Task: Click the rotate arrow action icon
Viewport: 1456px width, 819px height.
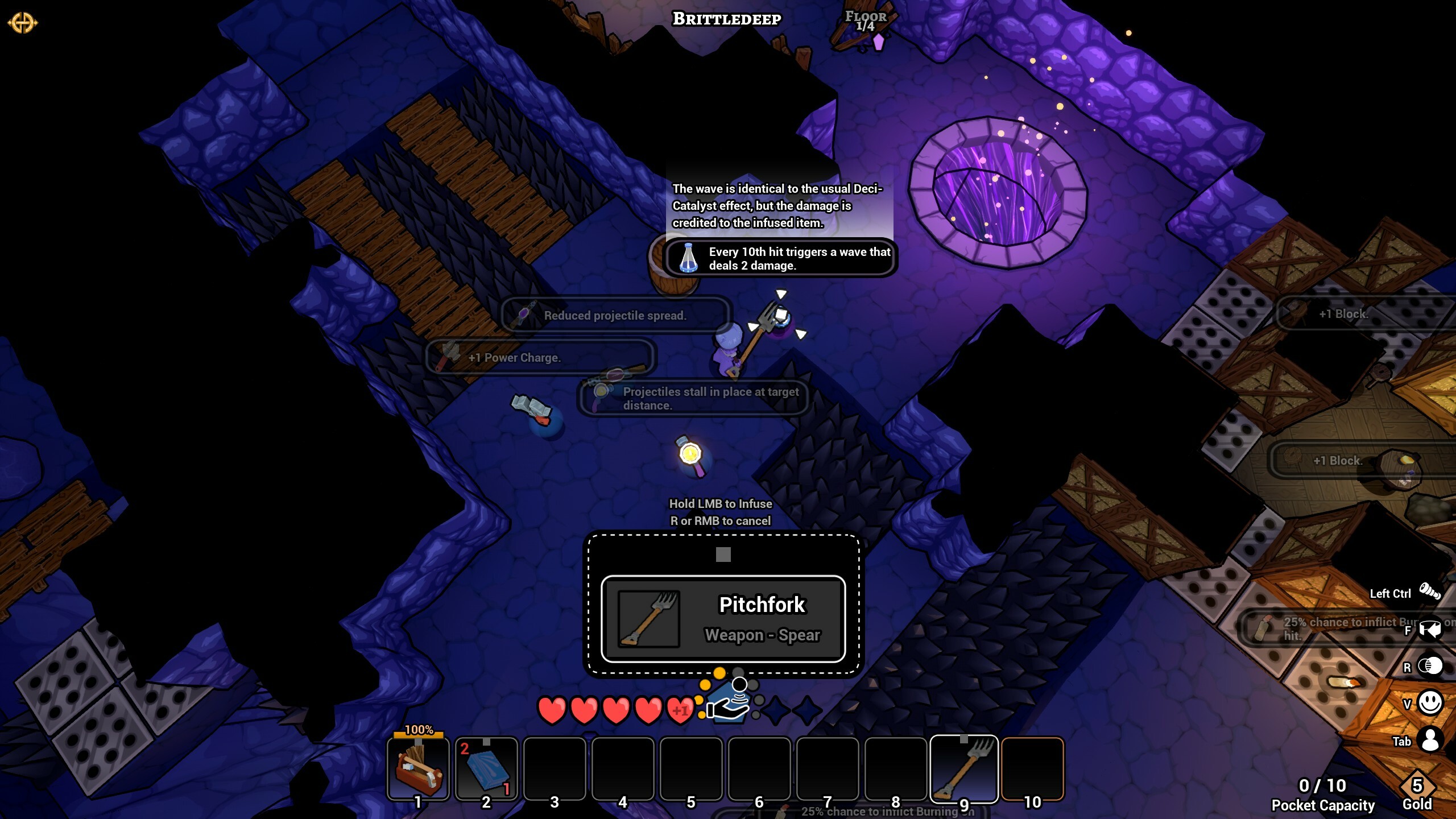Action: (1430, 629)
